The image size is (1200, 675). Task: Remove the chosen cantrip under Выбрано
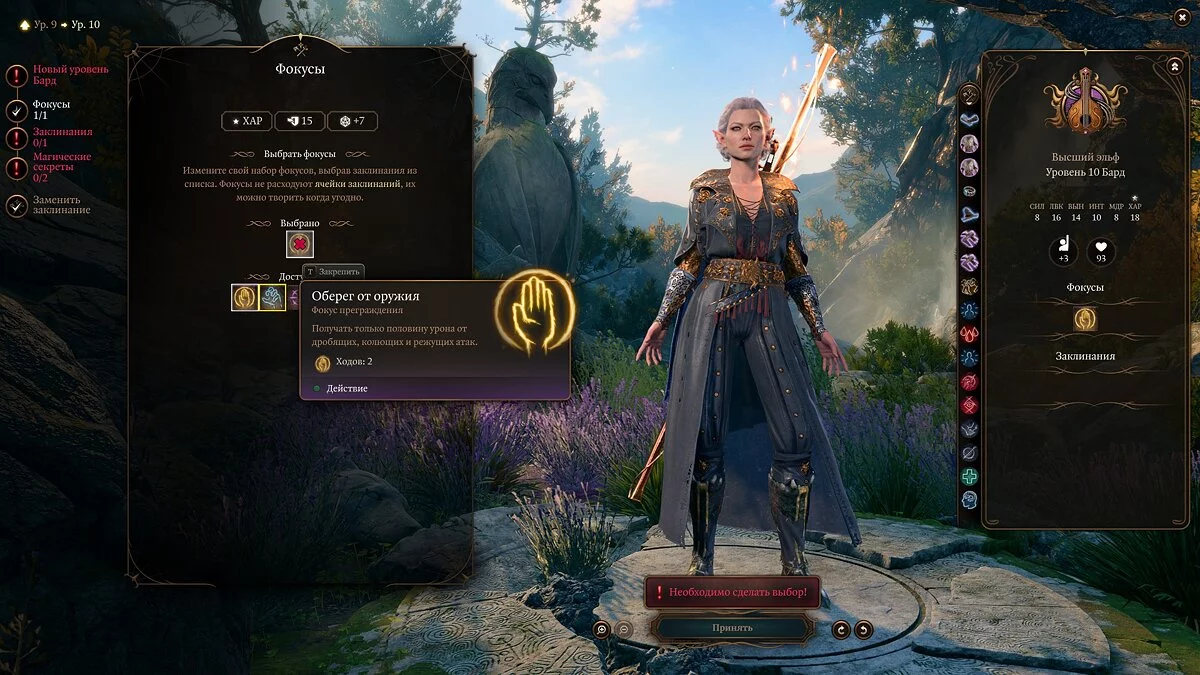[x=300, y=244]
